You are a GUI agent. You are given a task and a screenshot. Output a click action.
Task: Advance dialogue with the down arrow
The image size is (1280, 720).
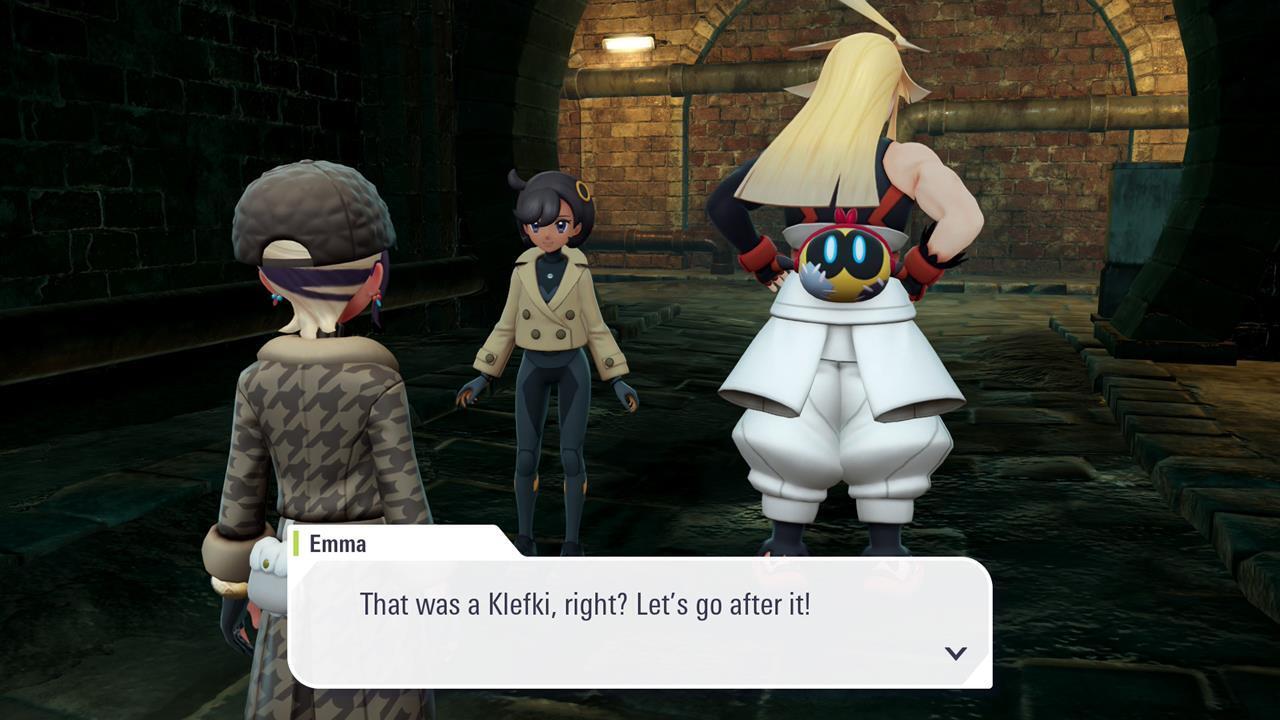pyautogui.click(x=956, y=653)
